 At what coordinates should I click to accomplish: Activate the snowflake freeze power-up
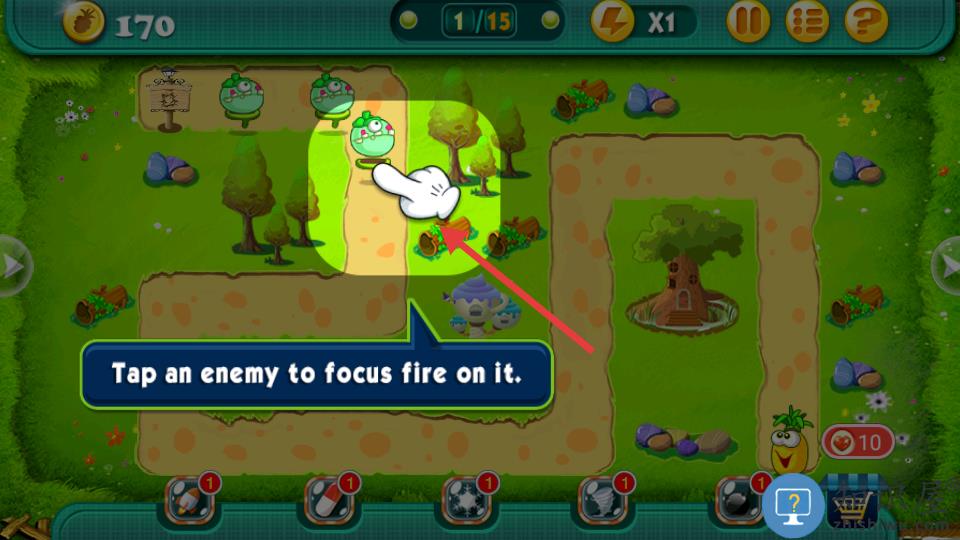click(x=466, y=501)
